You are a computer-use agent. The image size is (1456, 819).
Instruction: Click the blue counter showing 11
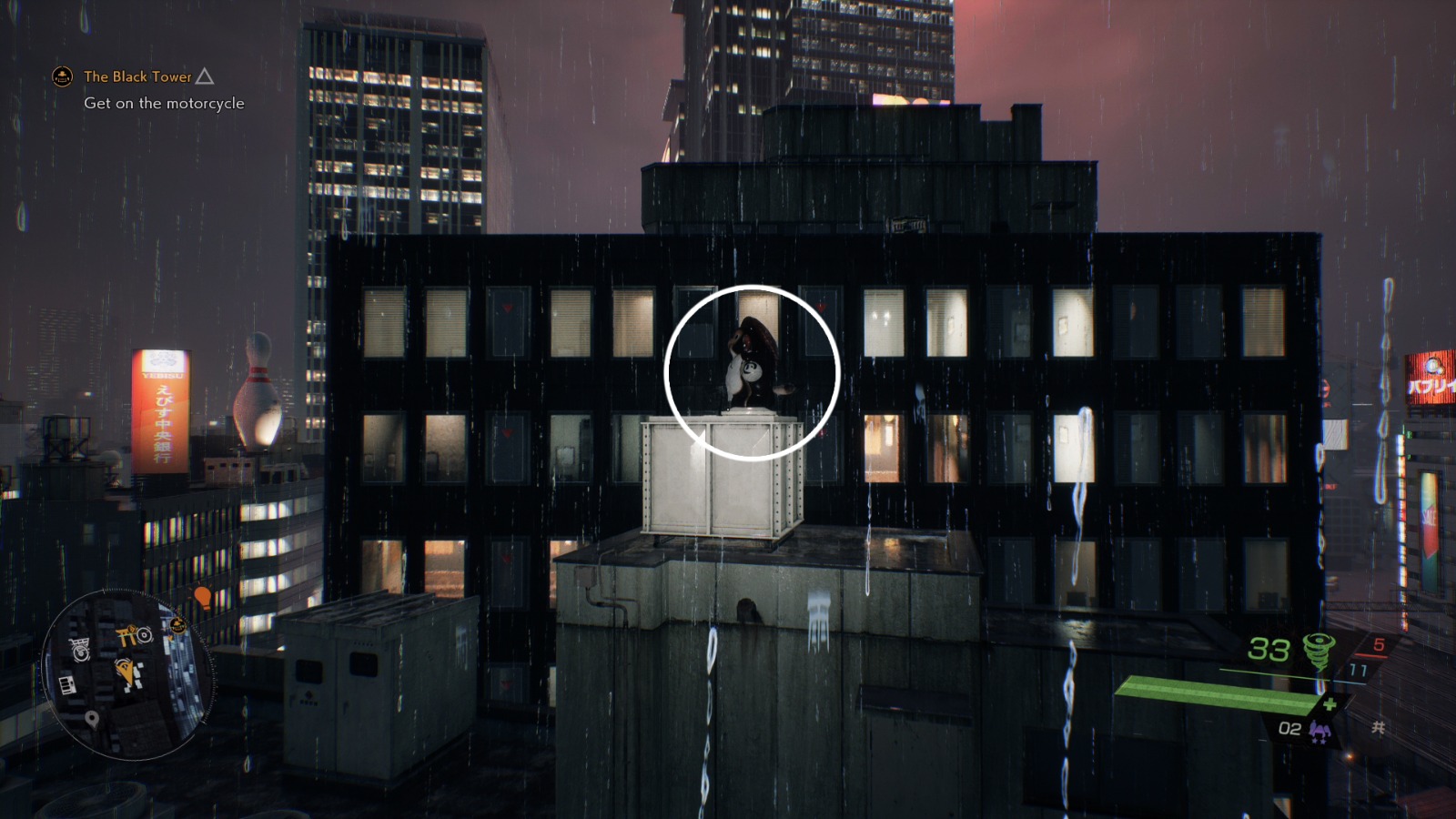click(1358, 670)
